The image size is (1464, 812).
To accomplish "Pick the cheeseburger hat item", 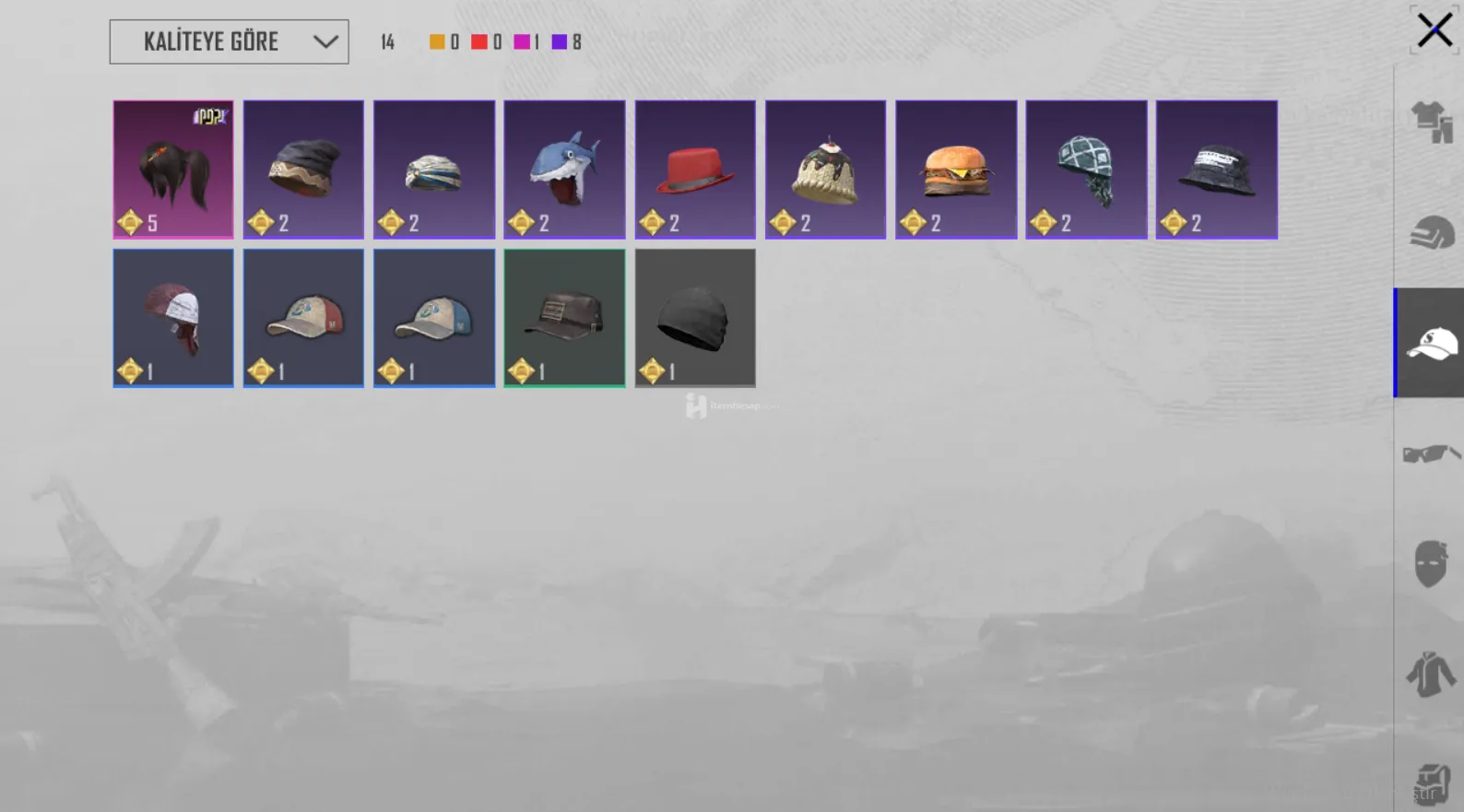I will pyautogui.click(x=956, y=170).
